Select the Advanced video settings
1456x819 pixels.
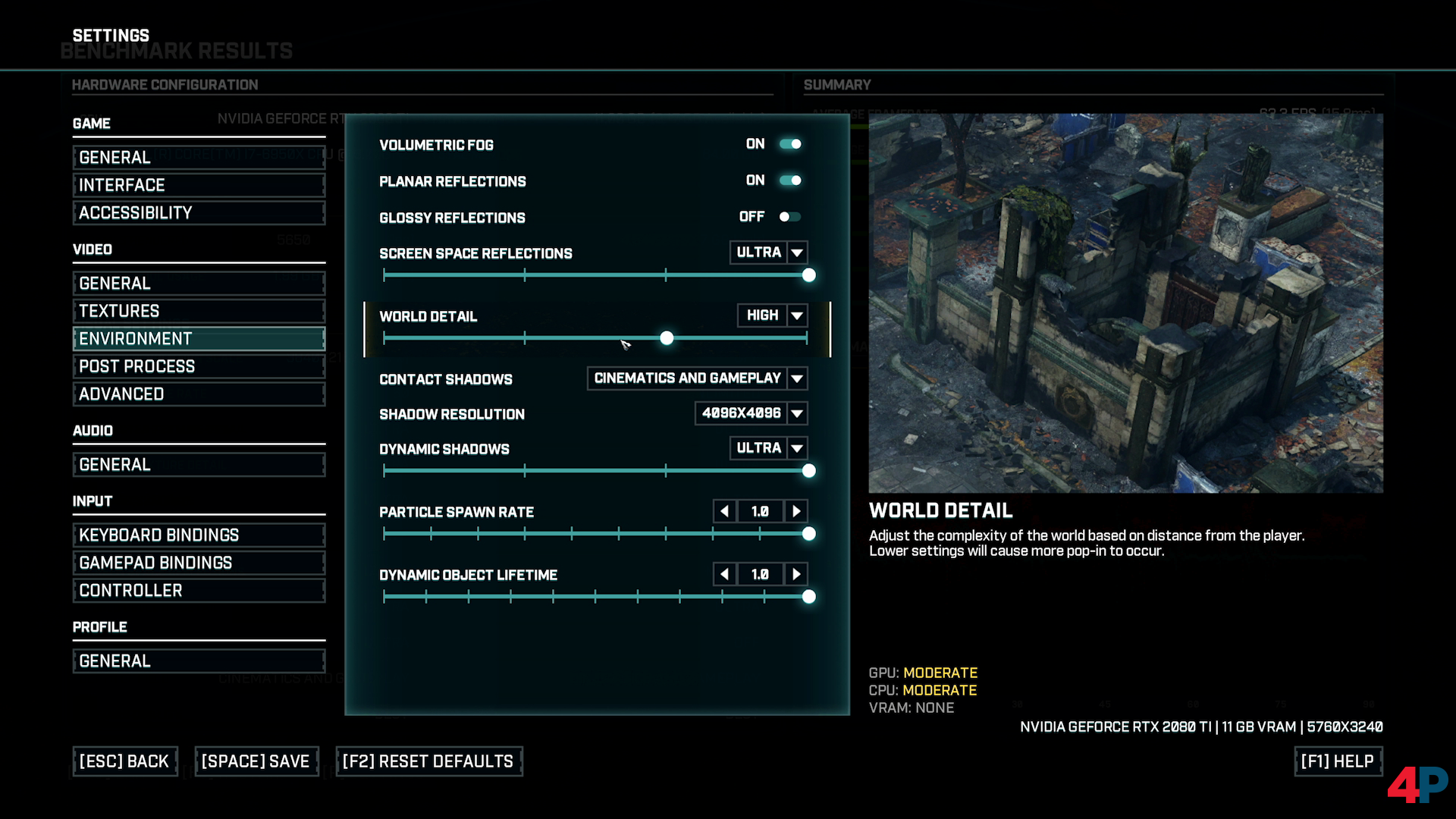coord(199,394)
